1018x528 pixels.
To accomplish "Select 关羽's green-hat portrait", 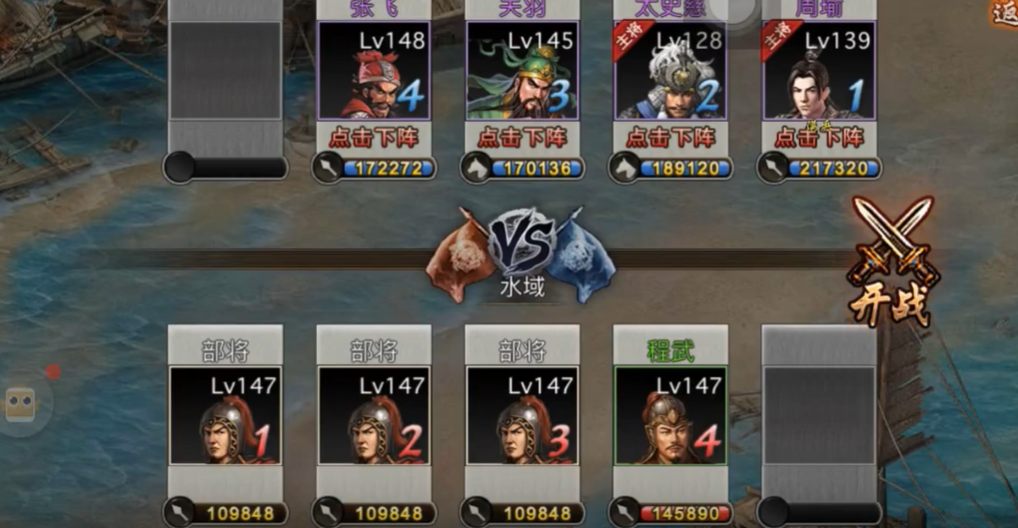I will click(522, 72).
